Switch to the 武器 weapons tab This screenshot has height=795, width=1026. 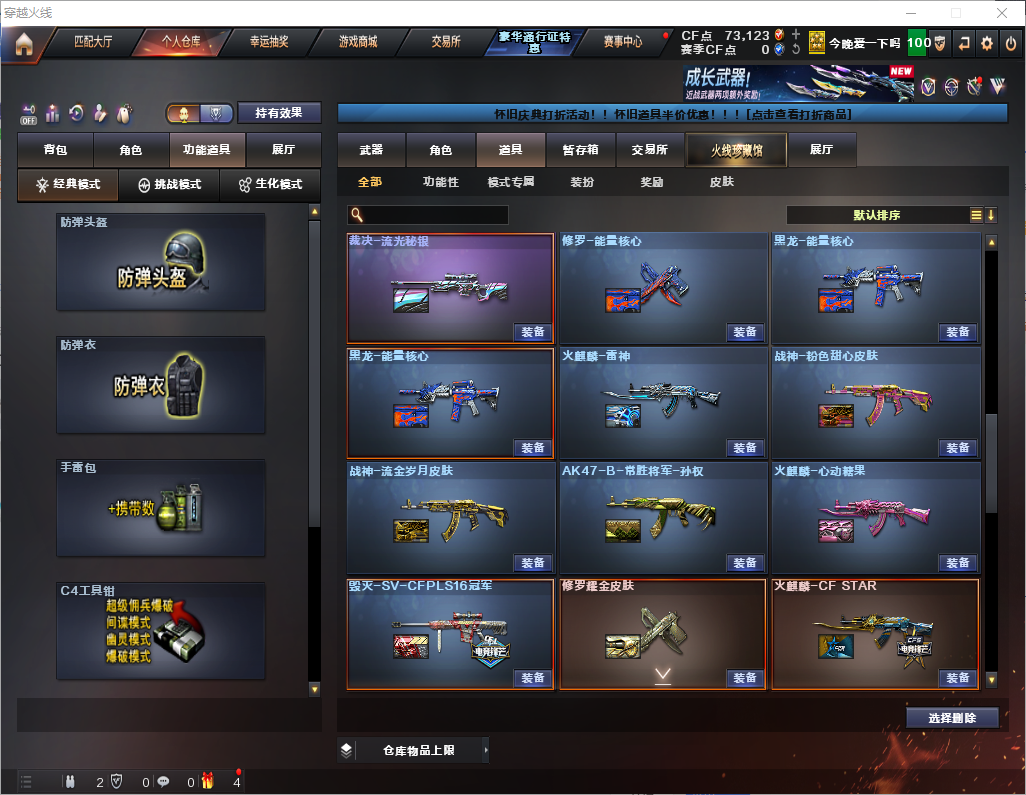[372, 150]
